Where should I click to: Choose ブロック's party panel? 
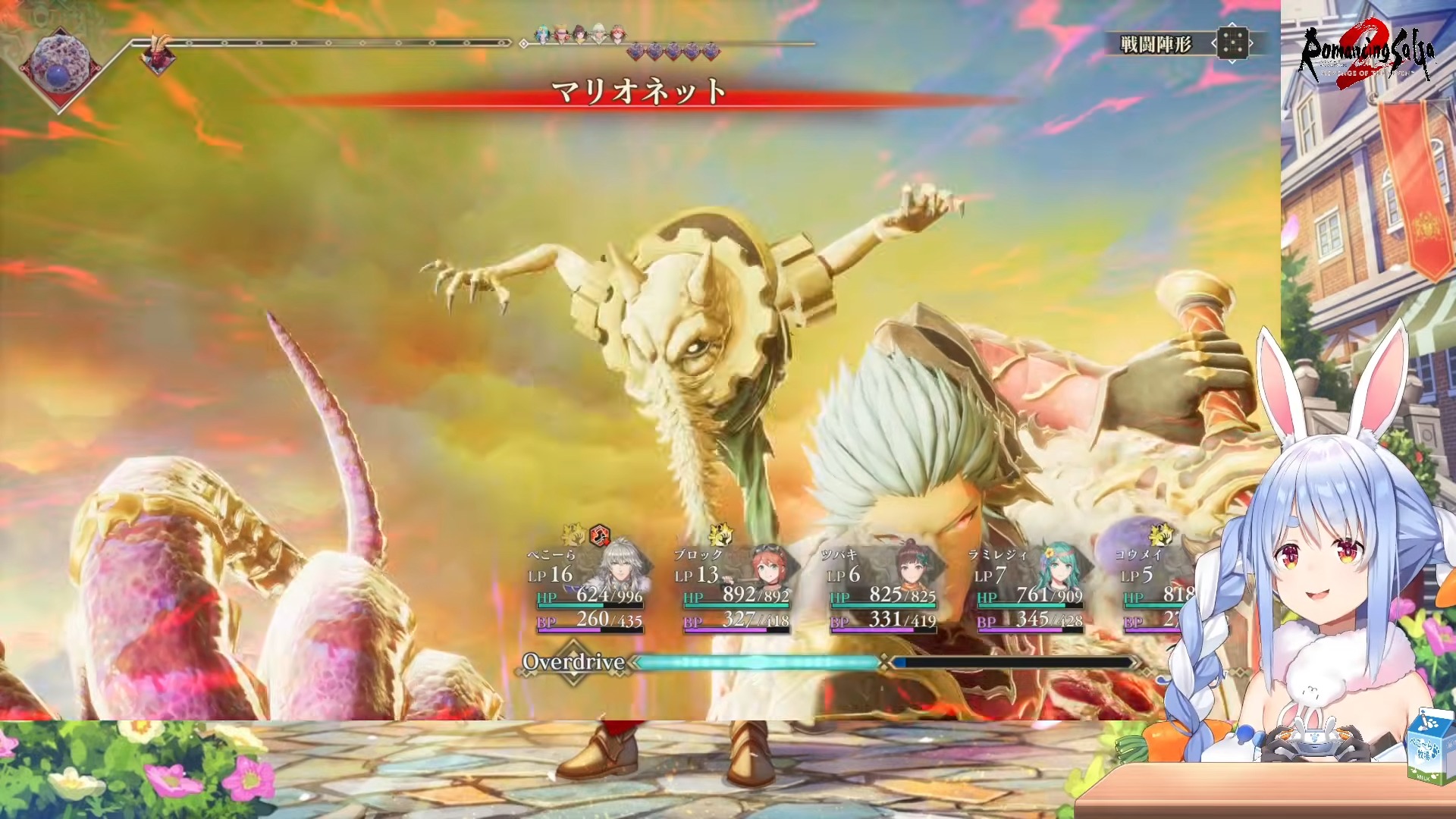pos(733,588)
